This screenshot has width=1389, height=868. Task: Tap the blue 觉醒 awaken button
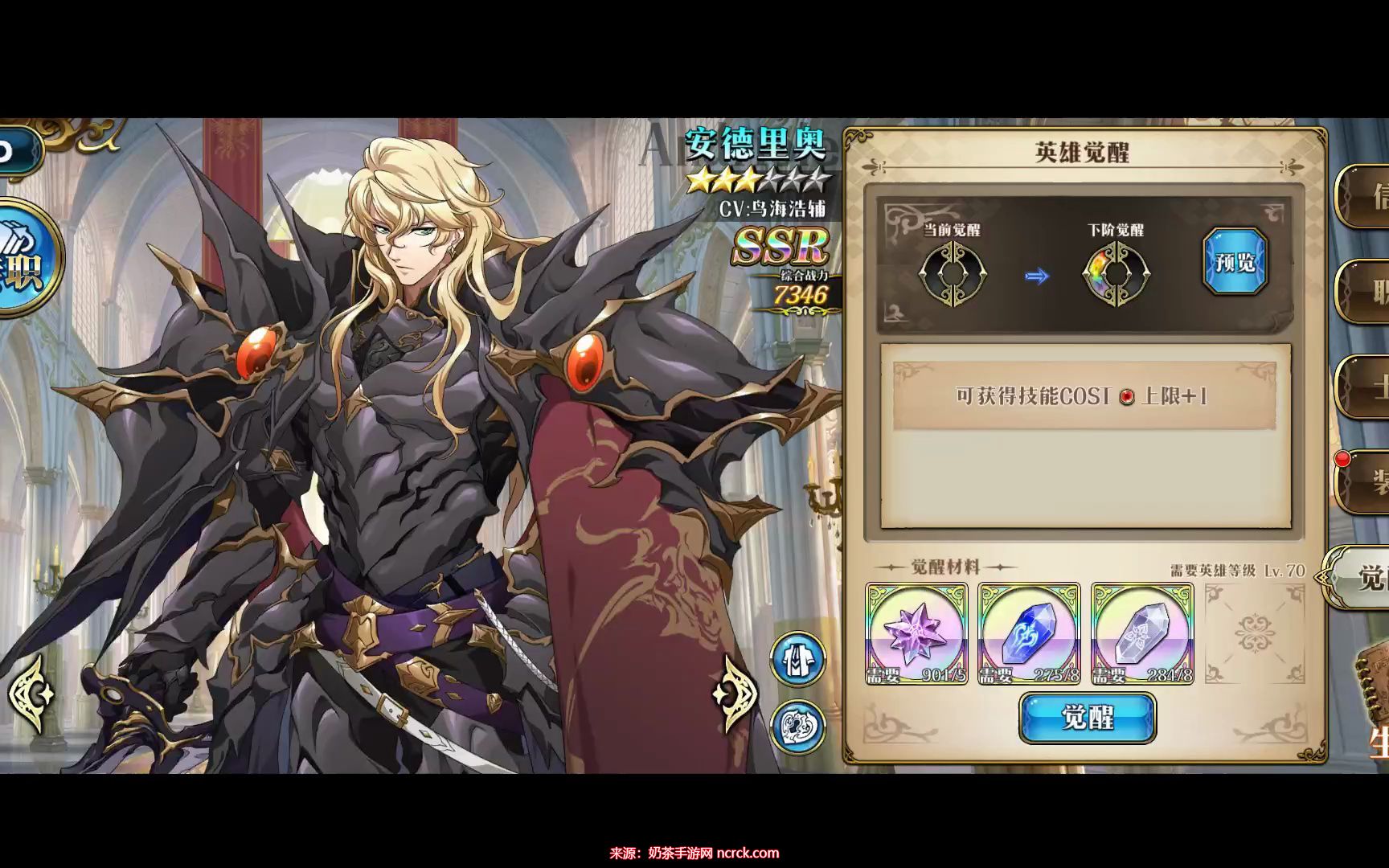(x=1087, y=717)
